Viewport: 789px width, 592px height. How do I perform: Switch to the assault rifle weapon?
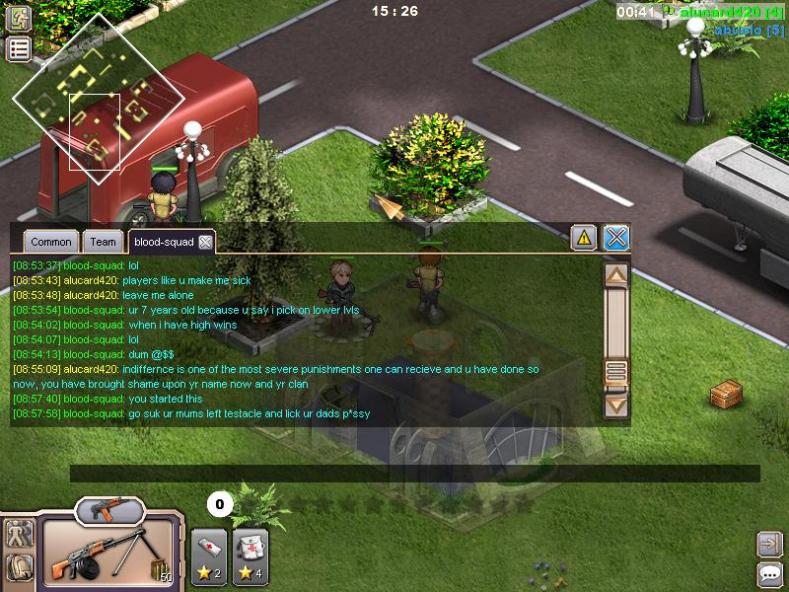click(109, 510)
